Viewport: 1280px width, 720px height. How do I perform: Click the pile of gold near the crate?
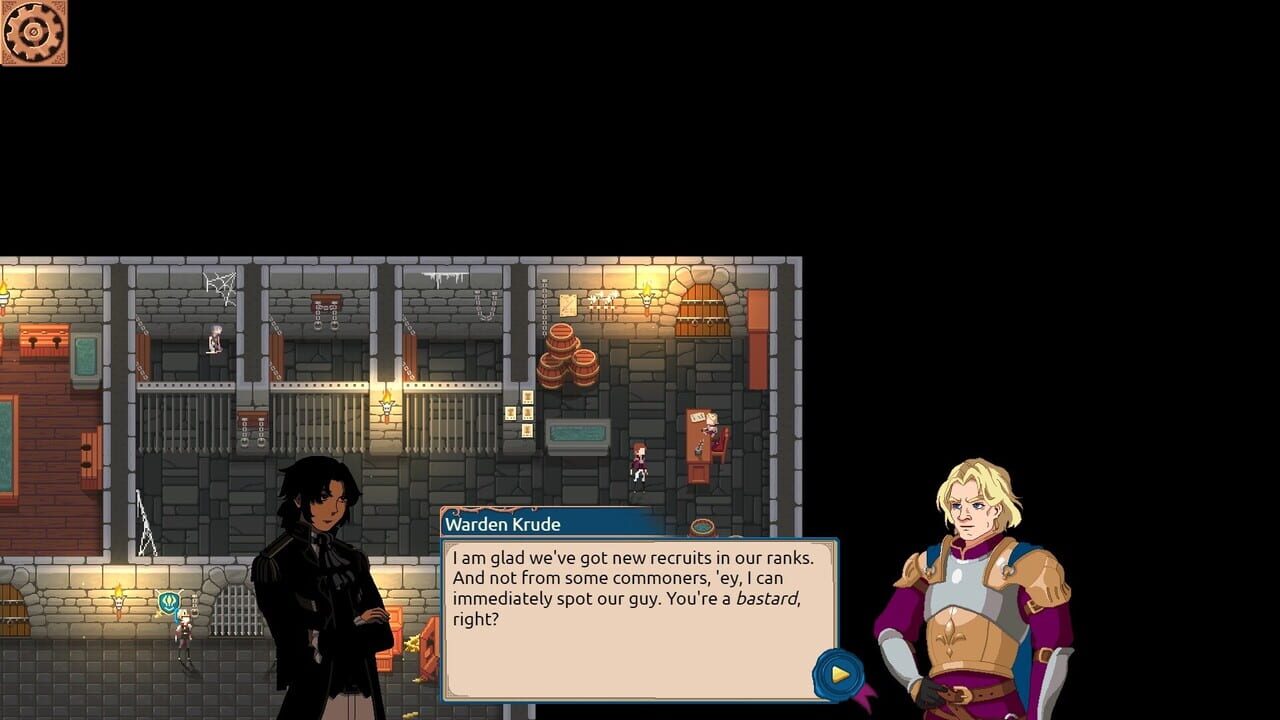[x=412, y=643]
